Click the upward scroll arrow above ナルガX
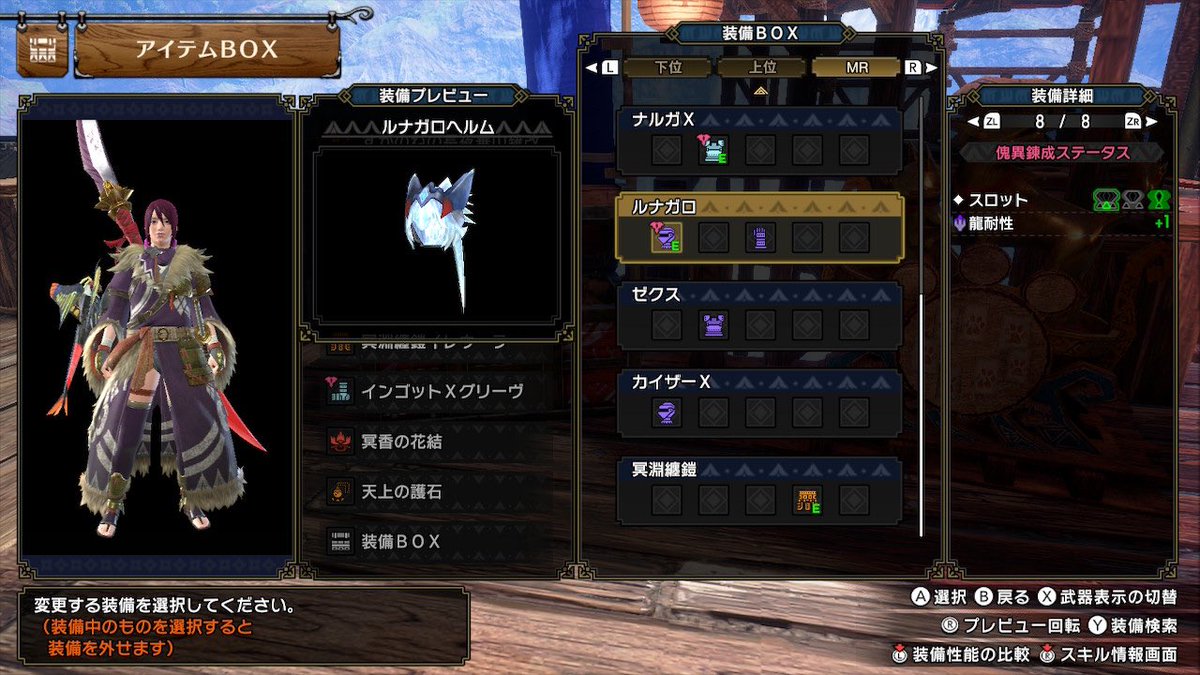 (760, 91)
